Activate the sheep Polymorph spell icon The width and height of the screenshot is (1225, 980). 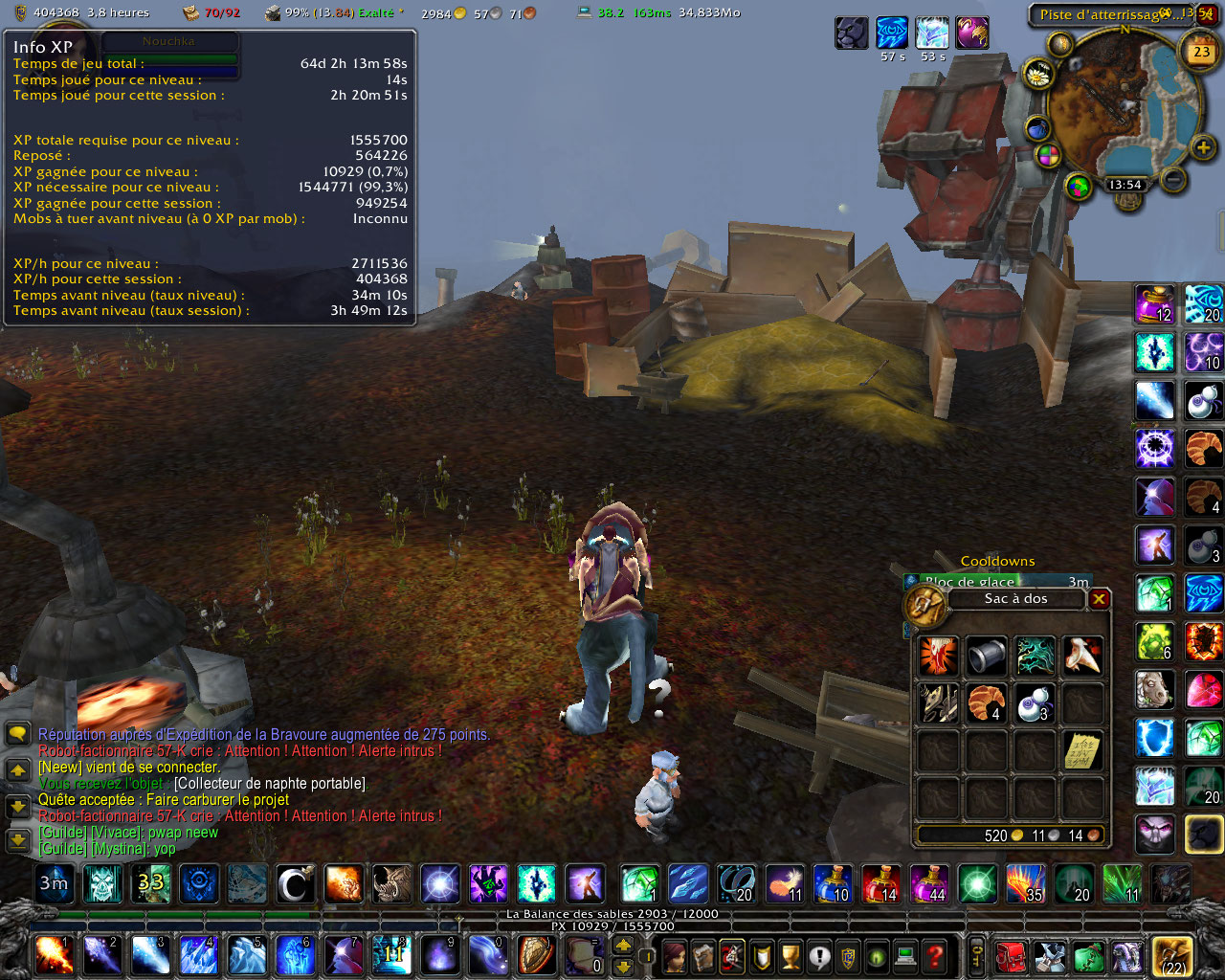(x=1155, y=689)
